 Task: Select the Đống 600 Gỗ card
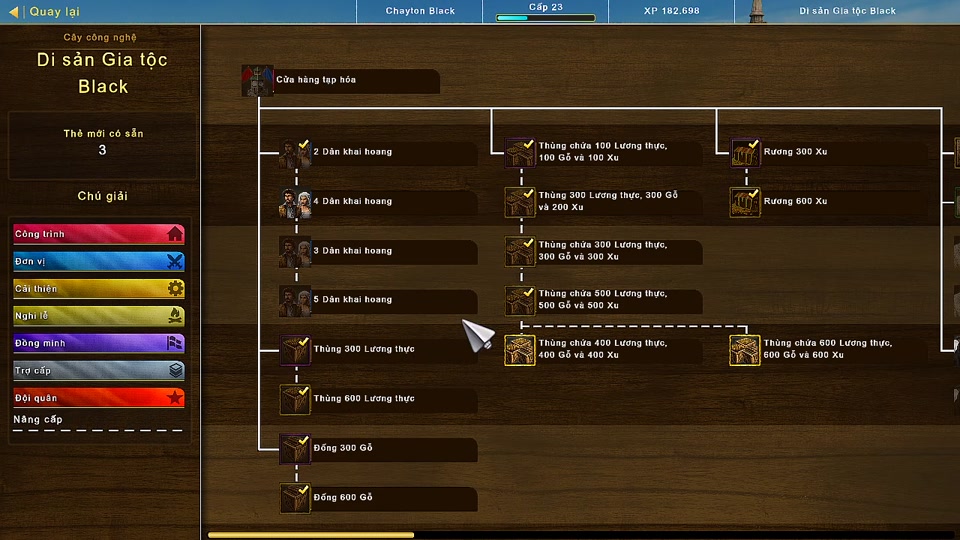[x=378, y=497]
